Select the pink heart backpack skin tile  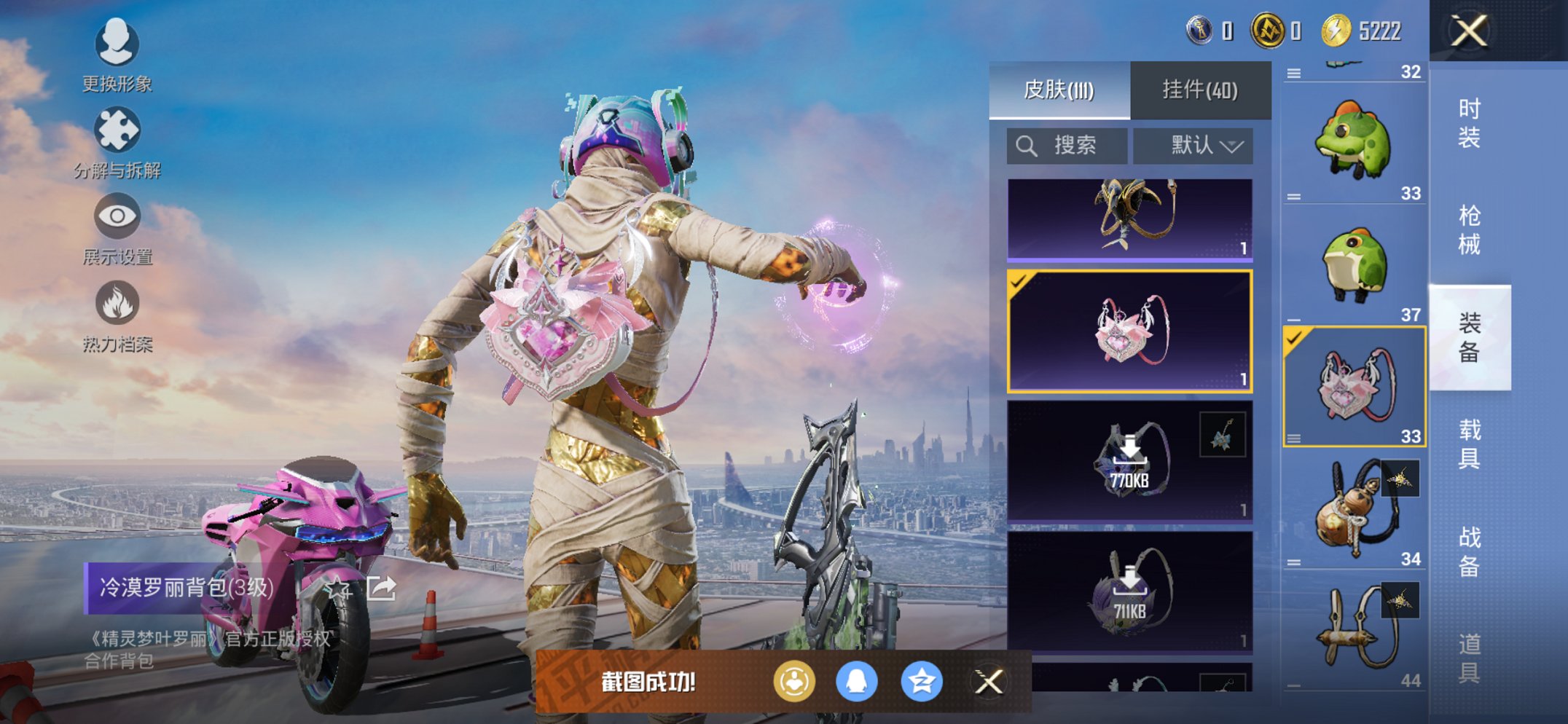click(x=1129, y=331)
